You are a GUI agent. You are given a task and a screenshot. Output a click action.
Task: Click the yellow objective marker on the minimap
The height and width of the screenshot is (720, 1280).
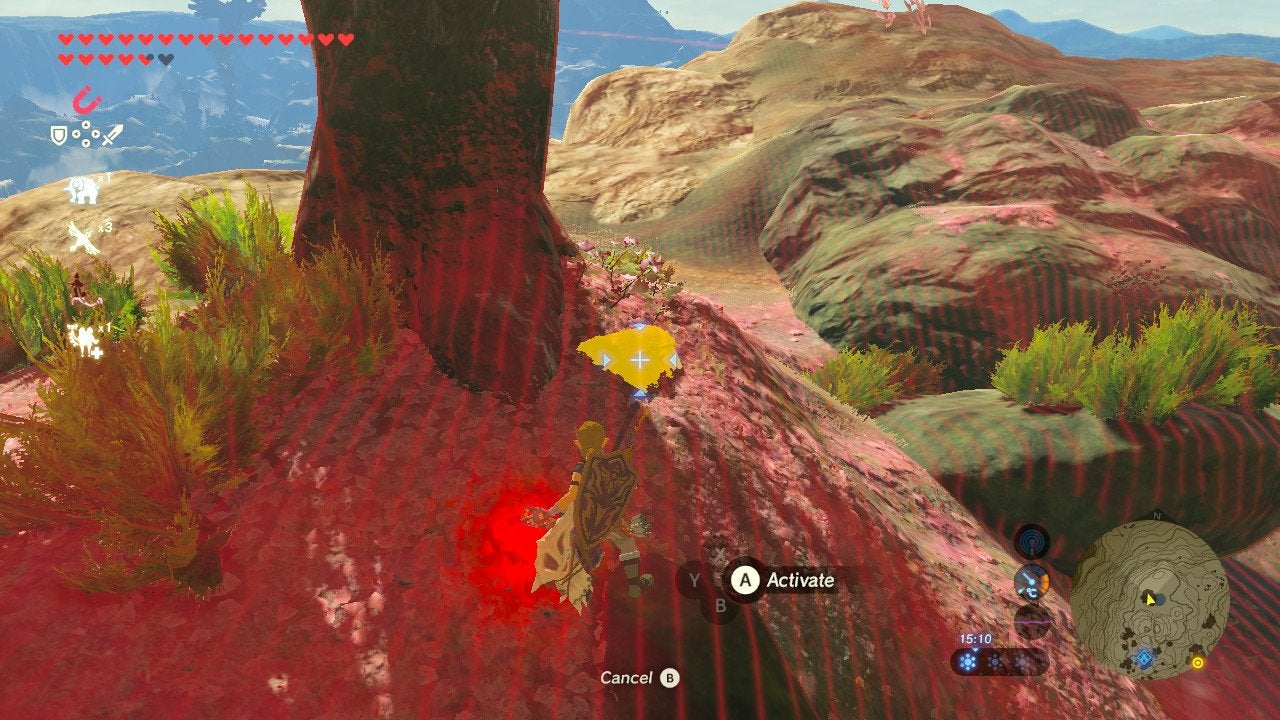1198,662
